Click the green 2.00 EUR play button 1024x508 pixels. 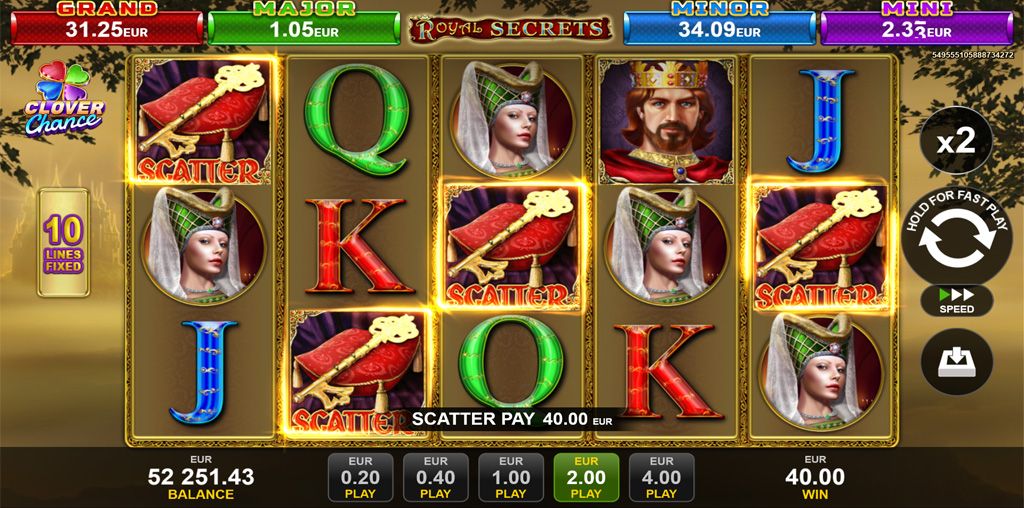(586, 477)
